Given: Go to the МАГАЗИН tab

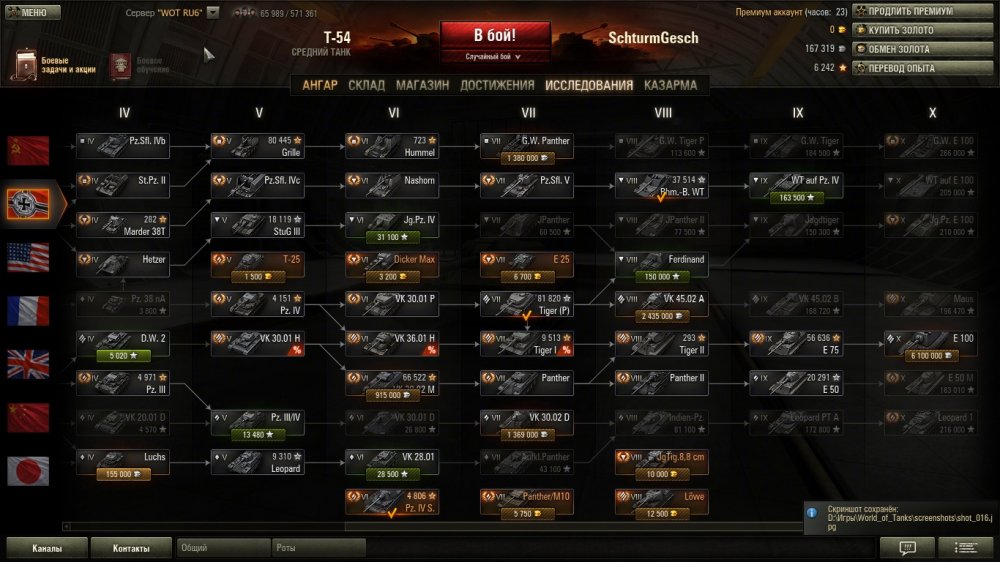Looking at the screenshot, I should point(423,85).
